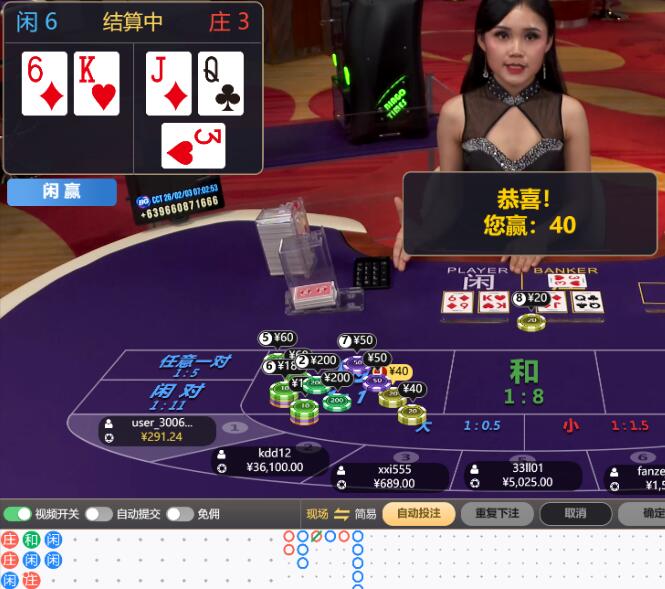Turn on the 免佣 commission-free toggle

(x=179, y=514)
